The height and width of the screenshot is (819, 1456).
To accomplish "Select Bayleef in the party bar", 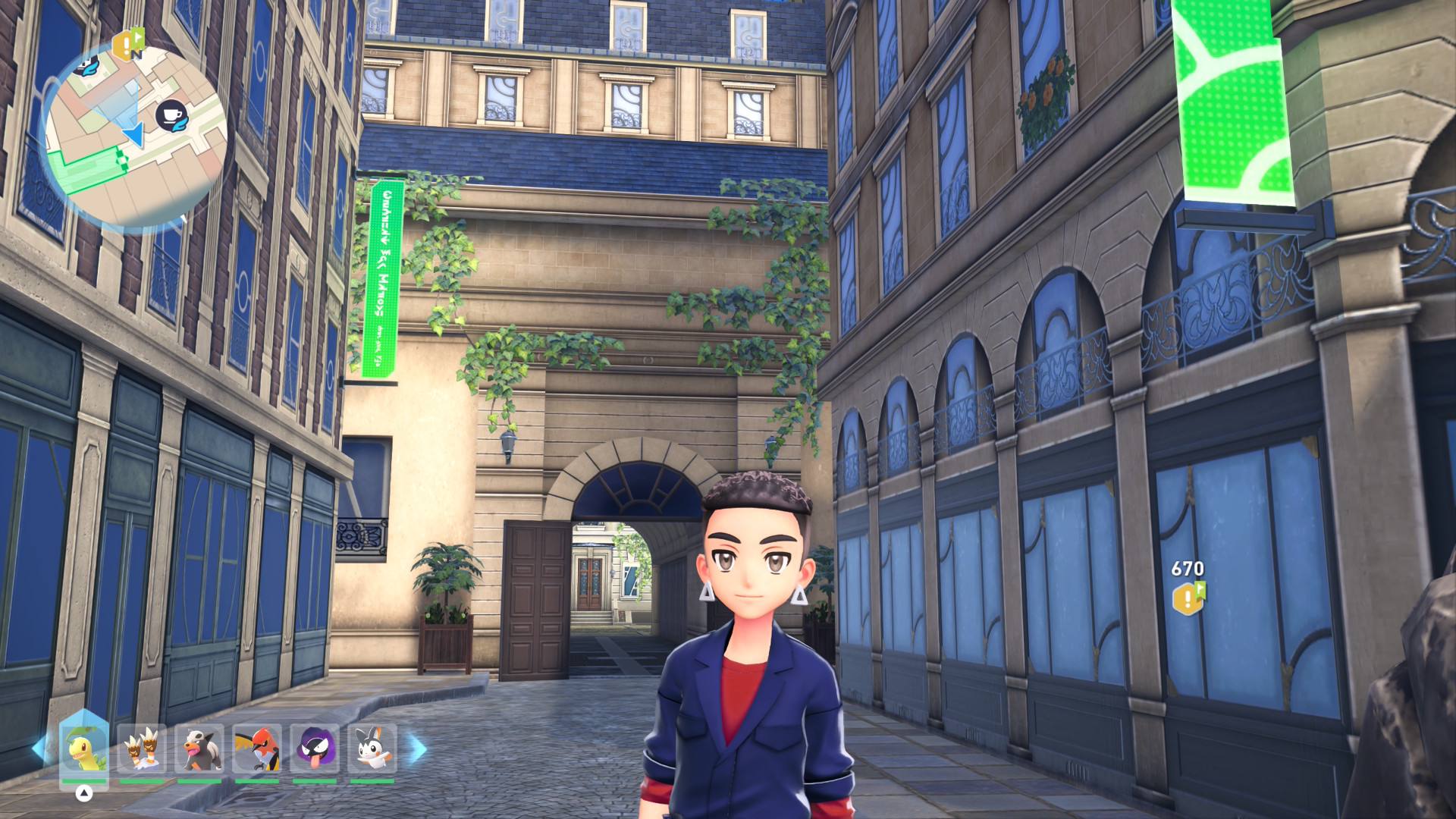I will (83, 748).
